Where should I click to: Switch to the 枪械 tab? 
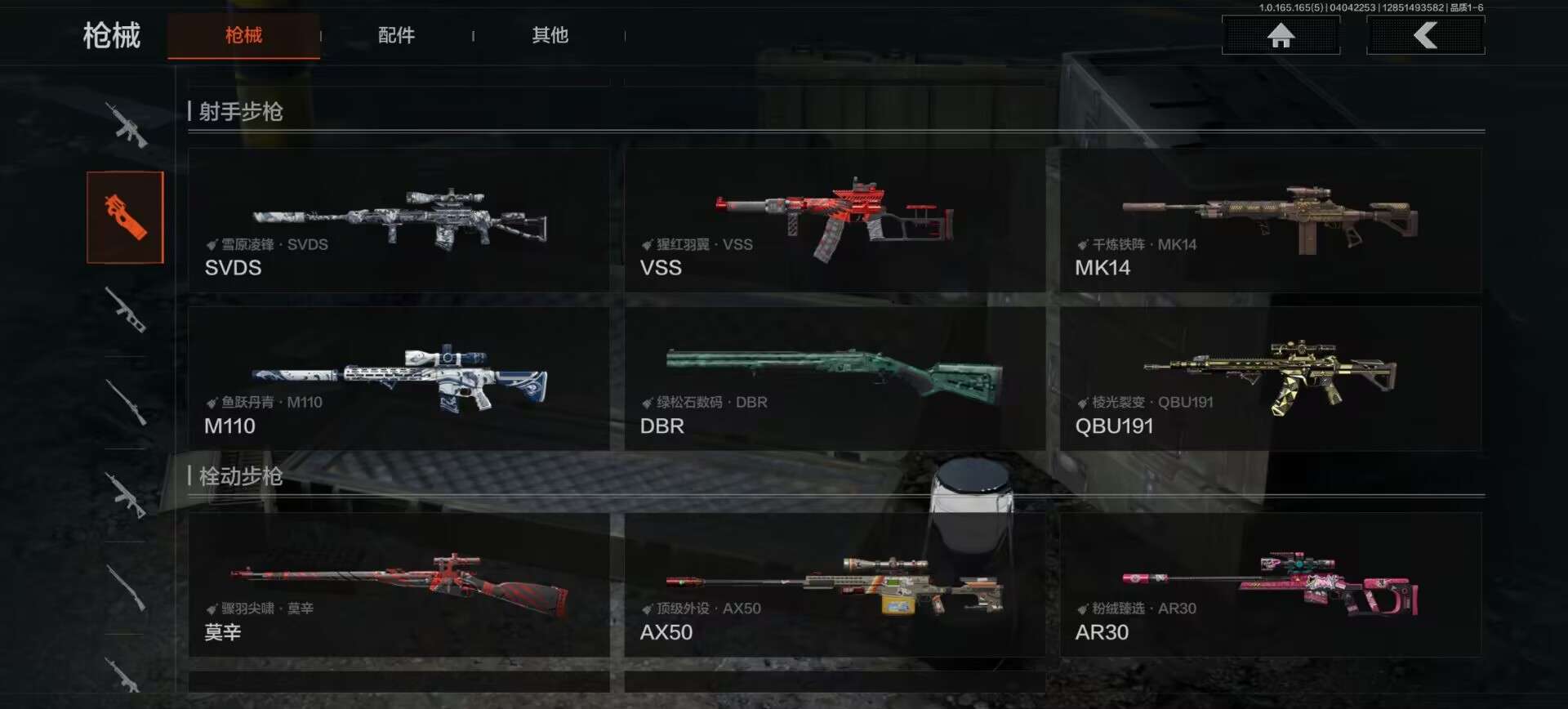pyautogui.click(x=243, y=35)
